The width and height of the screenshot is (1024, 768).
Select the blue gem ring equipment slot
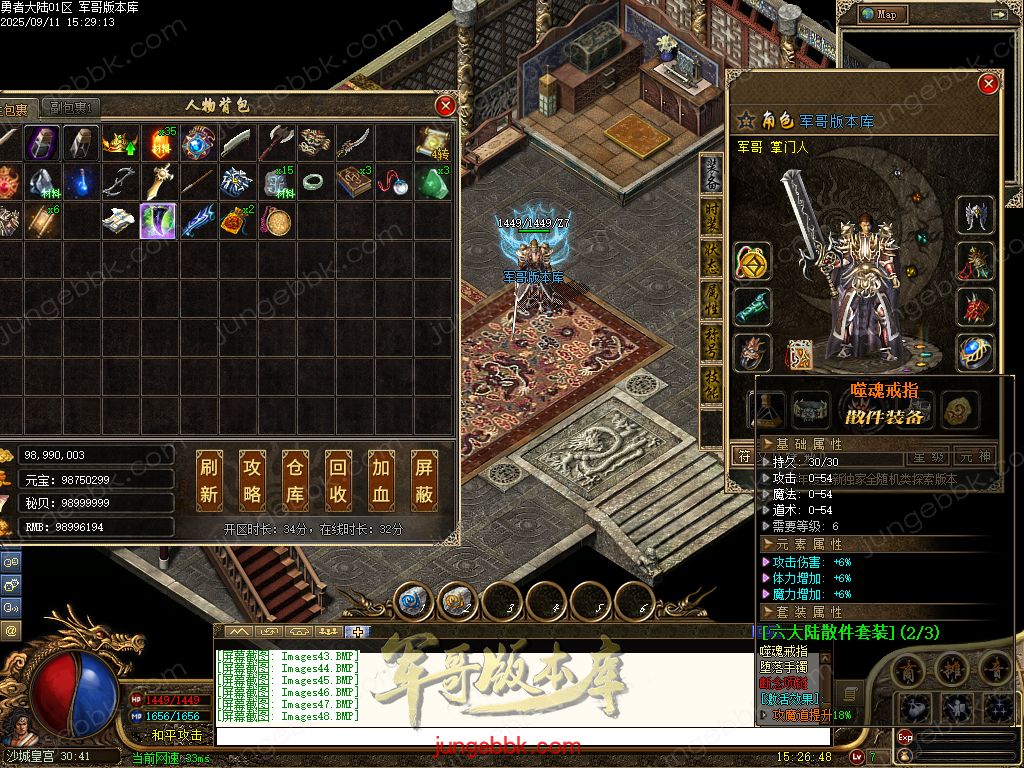click(975, 353)
